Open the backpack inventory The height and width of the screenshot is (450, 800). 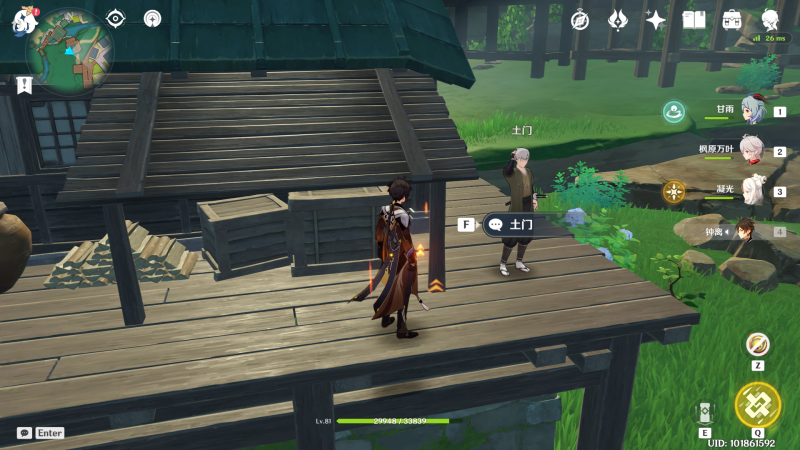tap(732, 19)
